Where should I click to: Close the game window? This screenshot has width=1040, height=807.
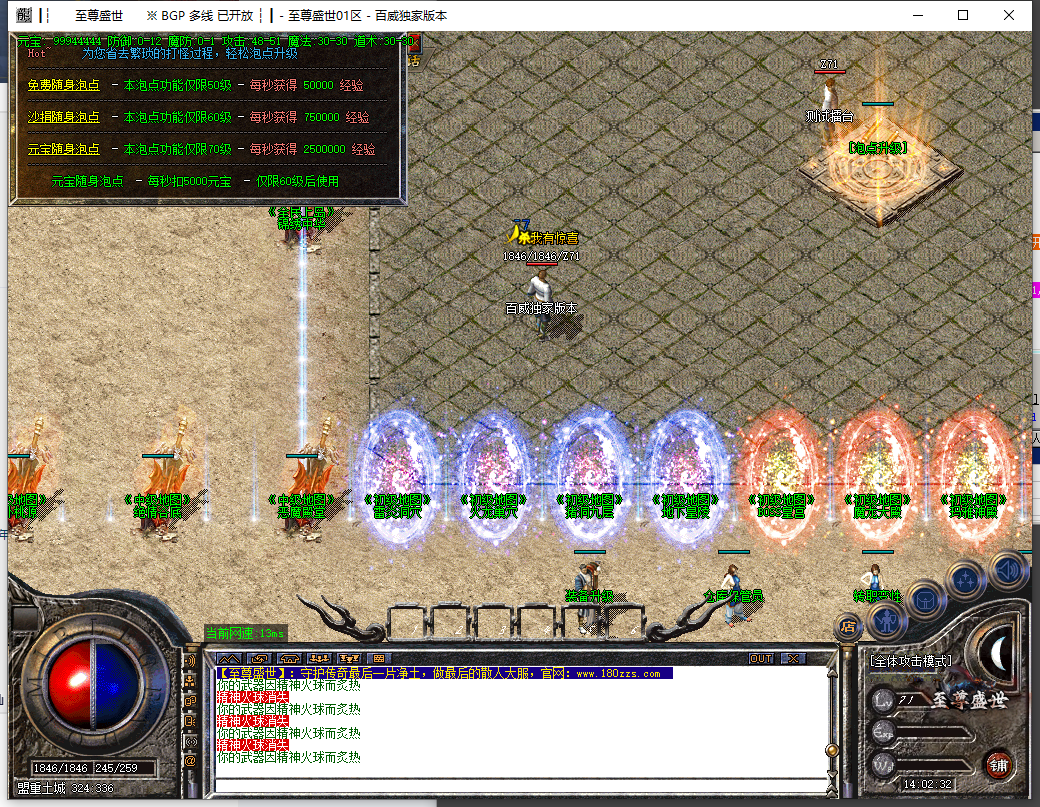1011,15
